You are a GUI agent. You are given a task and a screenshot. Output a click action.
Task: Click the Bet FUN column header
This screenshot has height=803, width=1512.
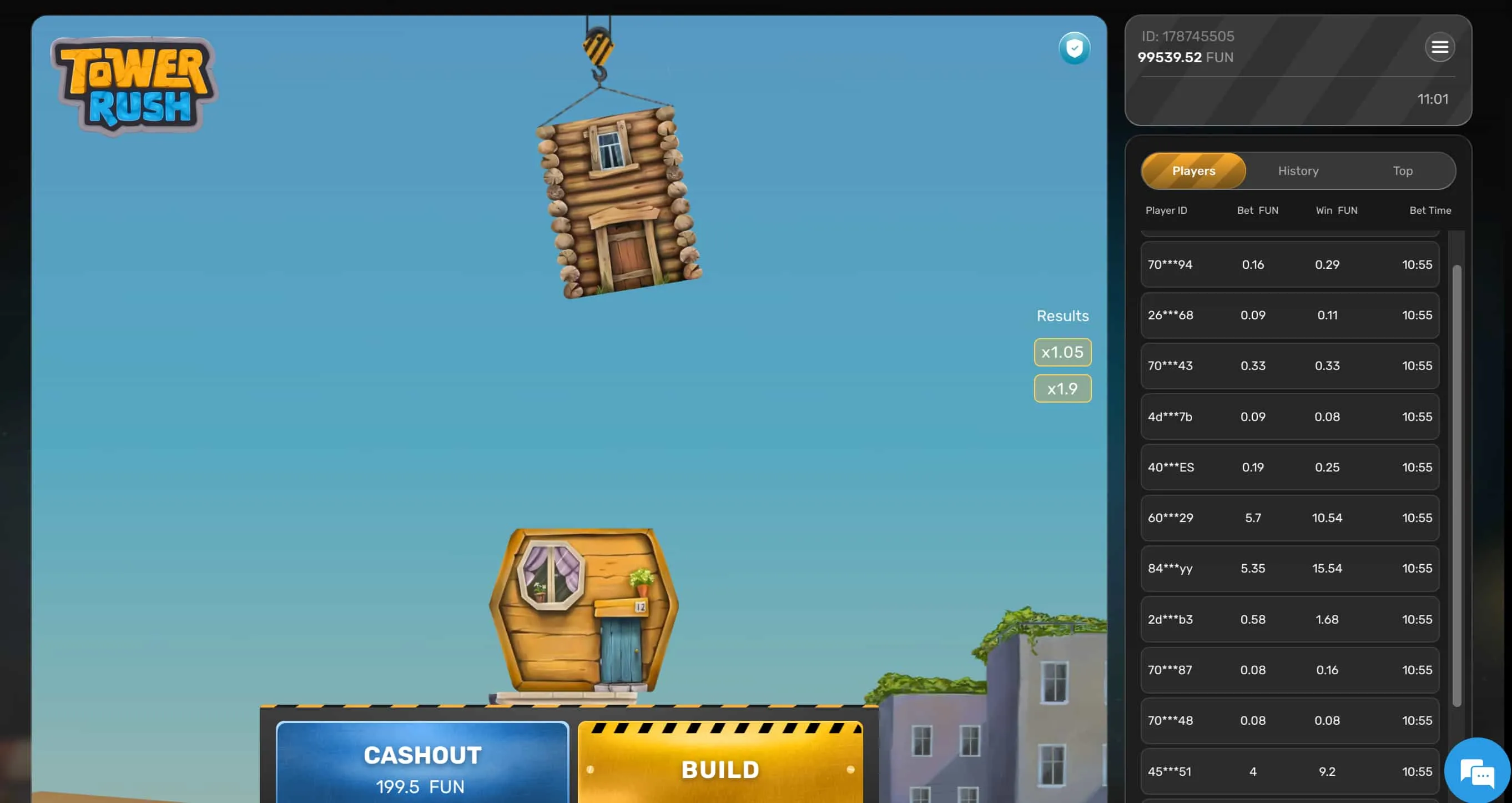coord(1257,210)
